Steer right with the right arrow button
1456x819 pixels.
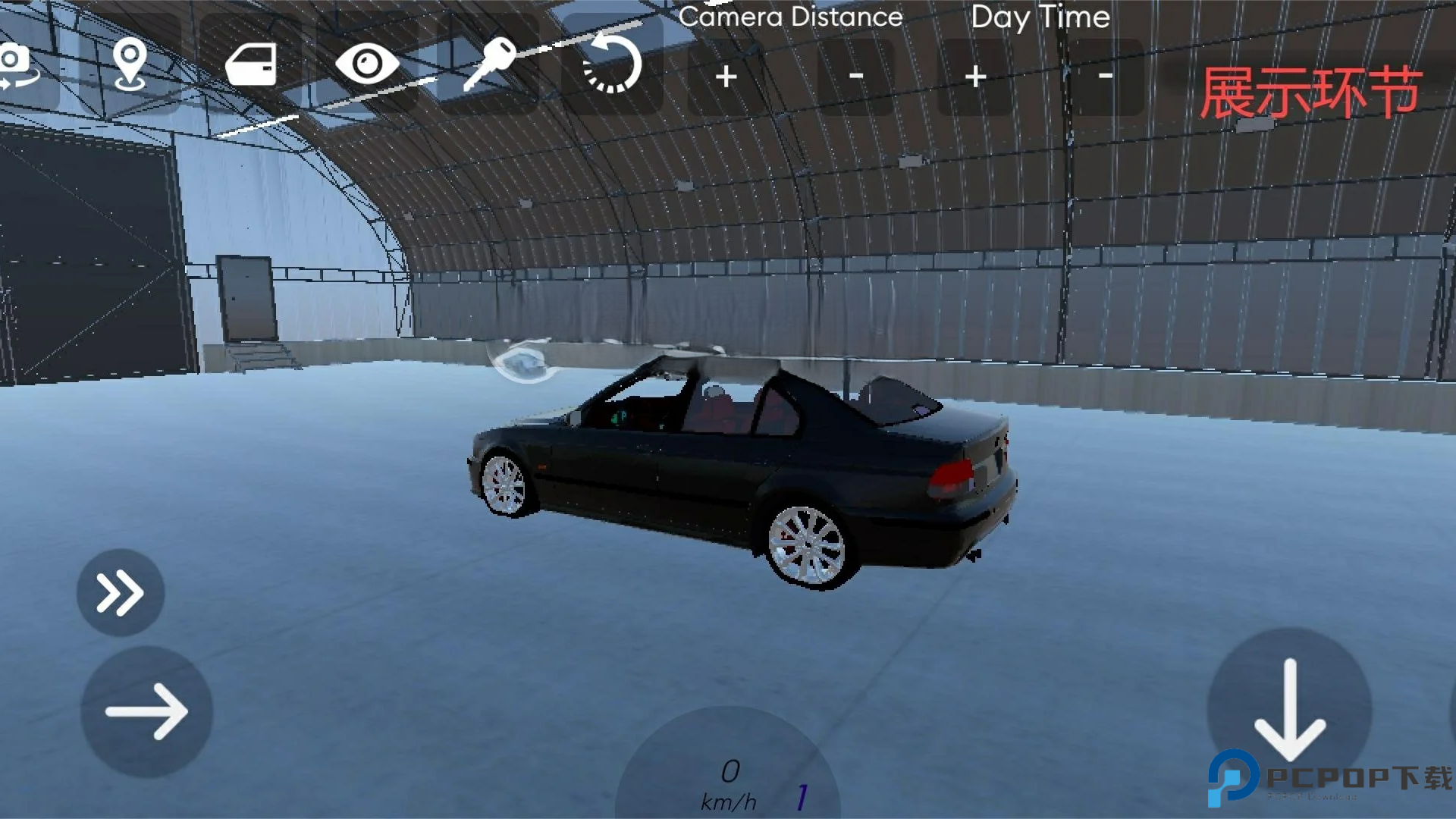pyautogui.click(x=146, y=711)
